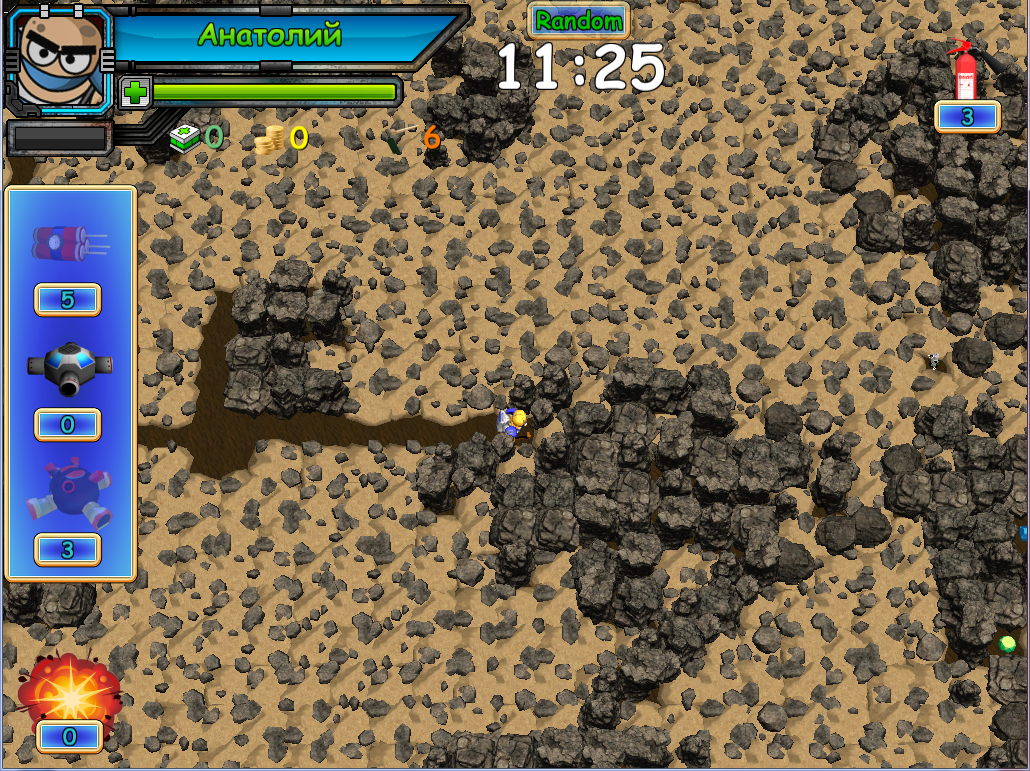
Task: Click the Анатолий player portrait
Action: click(x=60, y=58)
